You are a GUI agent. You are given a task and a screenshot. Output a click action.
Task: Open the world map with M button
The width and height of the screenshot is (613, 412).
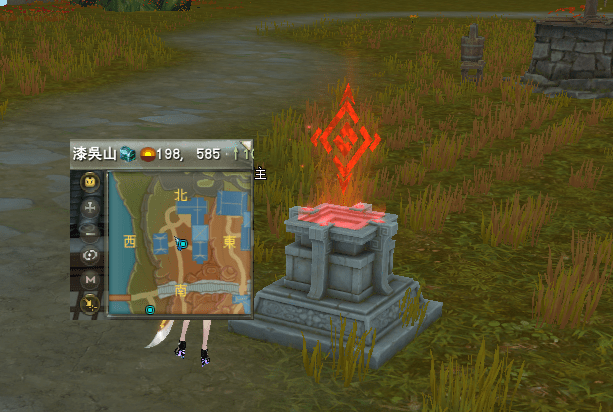[x=90, y=279]
